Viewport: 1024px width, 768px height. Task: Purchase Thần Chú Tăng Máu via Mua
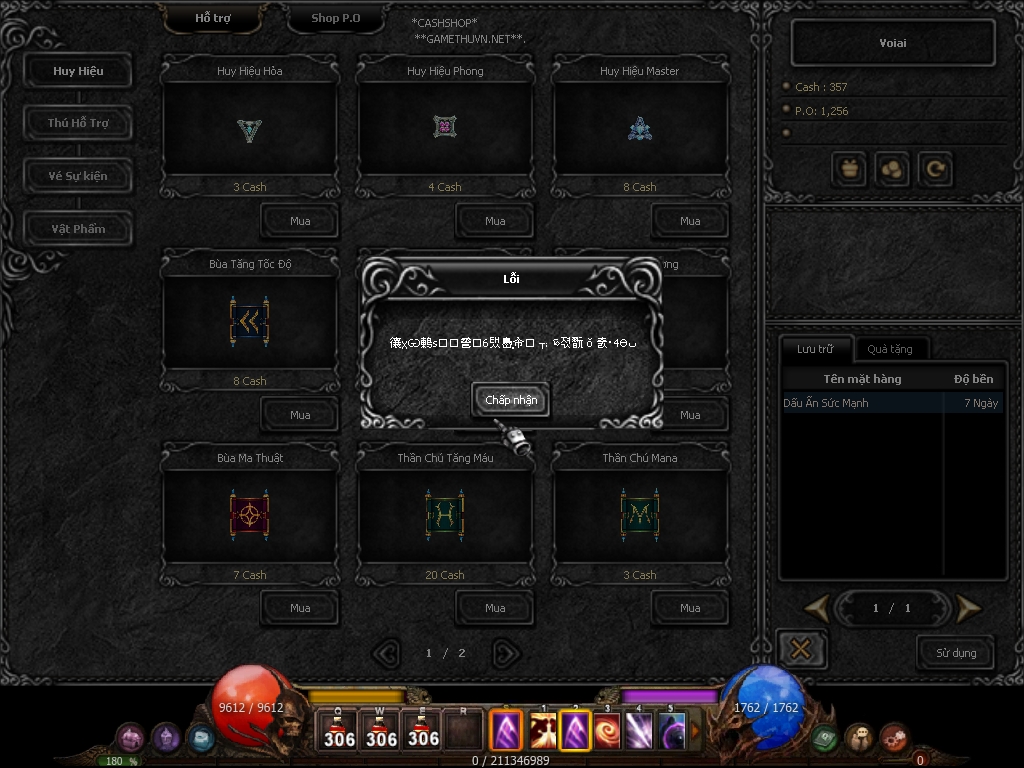coord(495,608)
